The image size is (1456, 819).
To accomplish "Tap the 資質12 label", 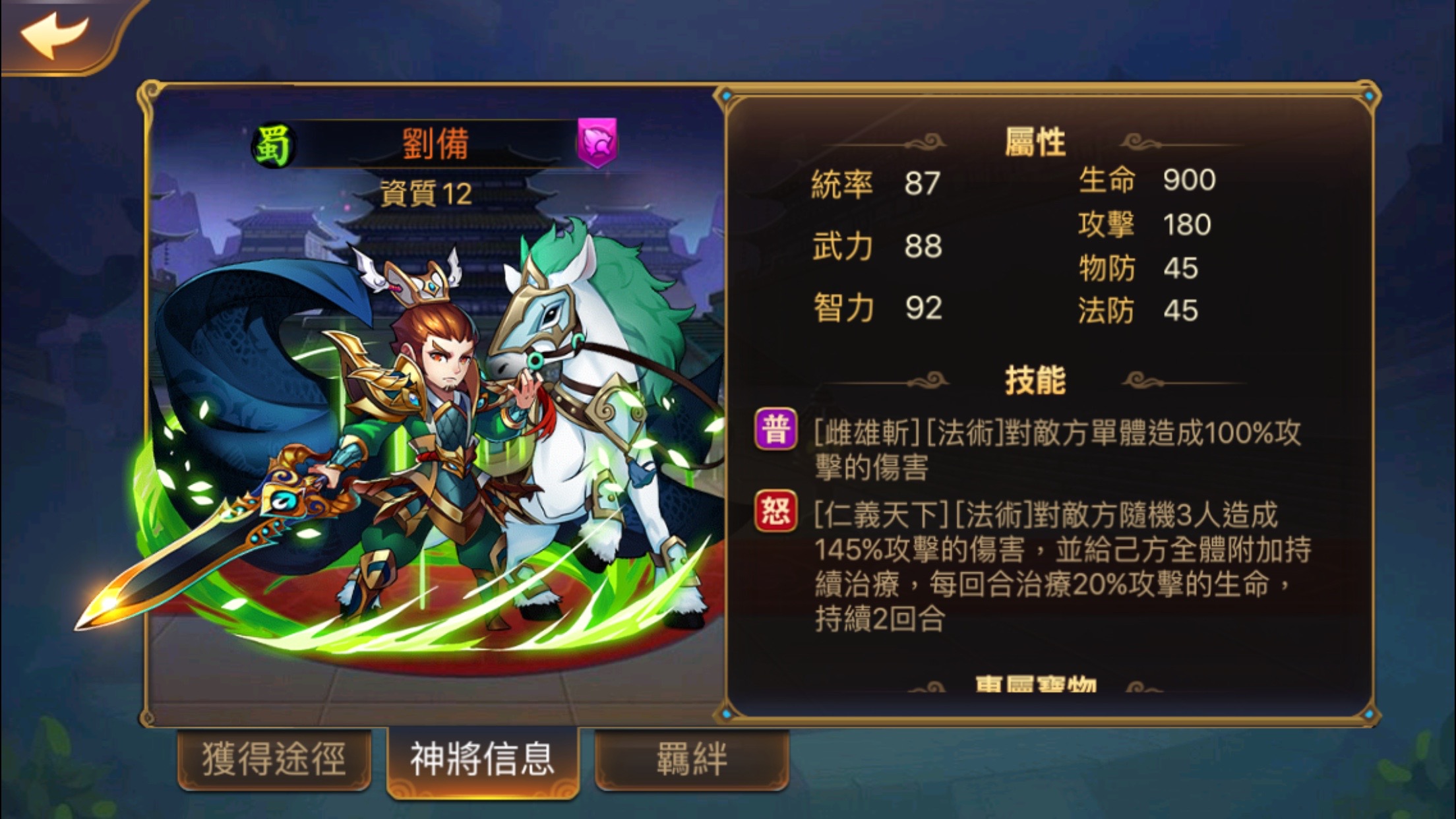I will tap(427, 191).
